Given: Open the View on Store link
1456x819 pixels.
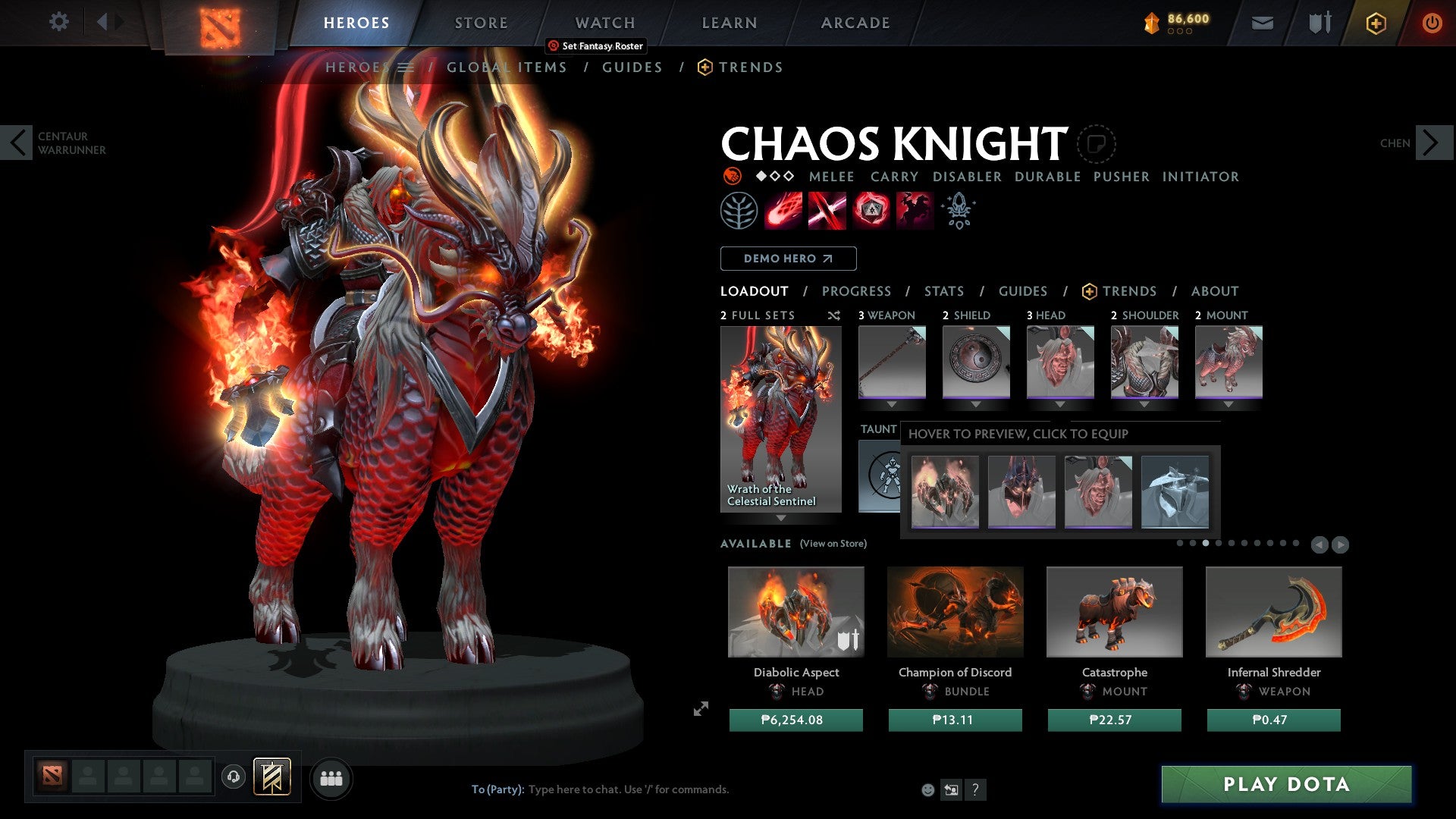Looking at the screenshot, I should (x=833, y=544).
